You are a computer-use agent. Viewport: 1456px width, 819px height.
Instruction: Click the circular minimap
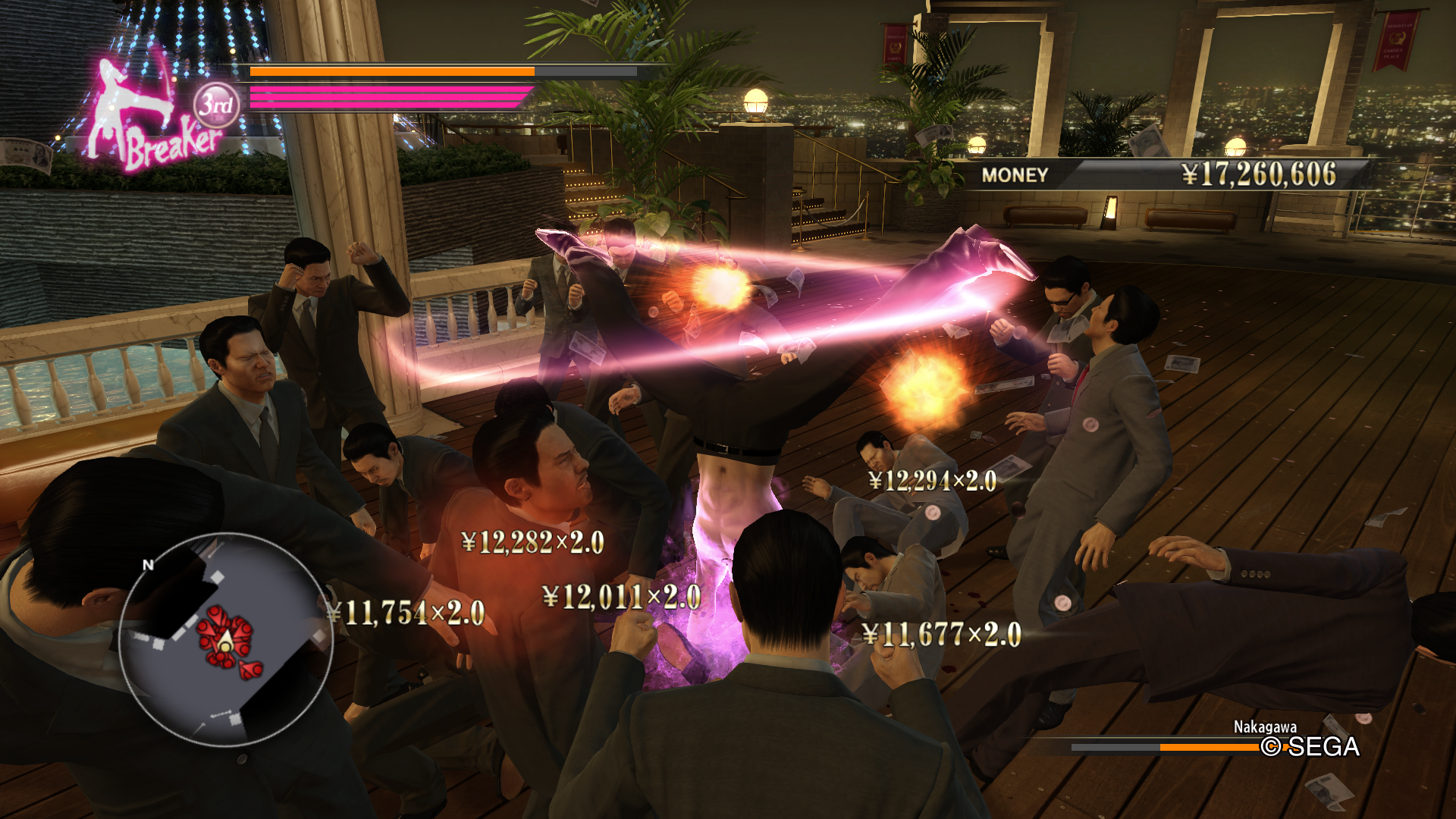pyautogui.click(x=224, y=639)
